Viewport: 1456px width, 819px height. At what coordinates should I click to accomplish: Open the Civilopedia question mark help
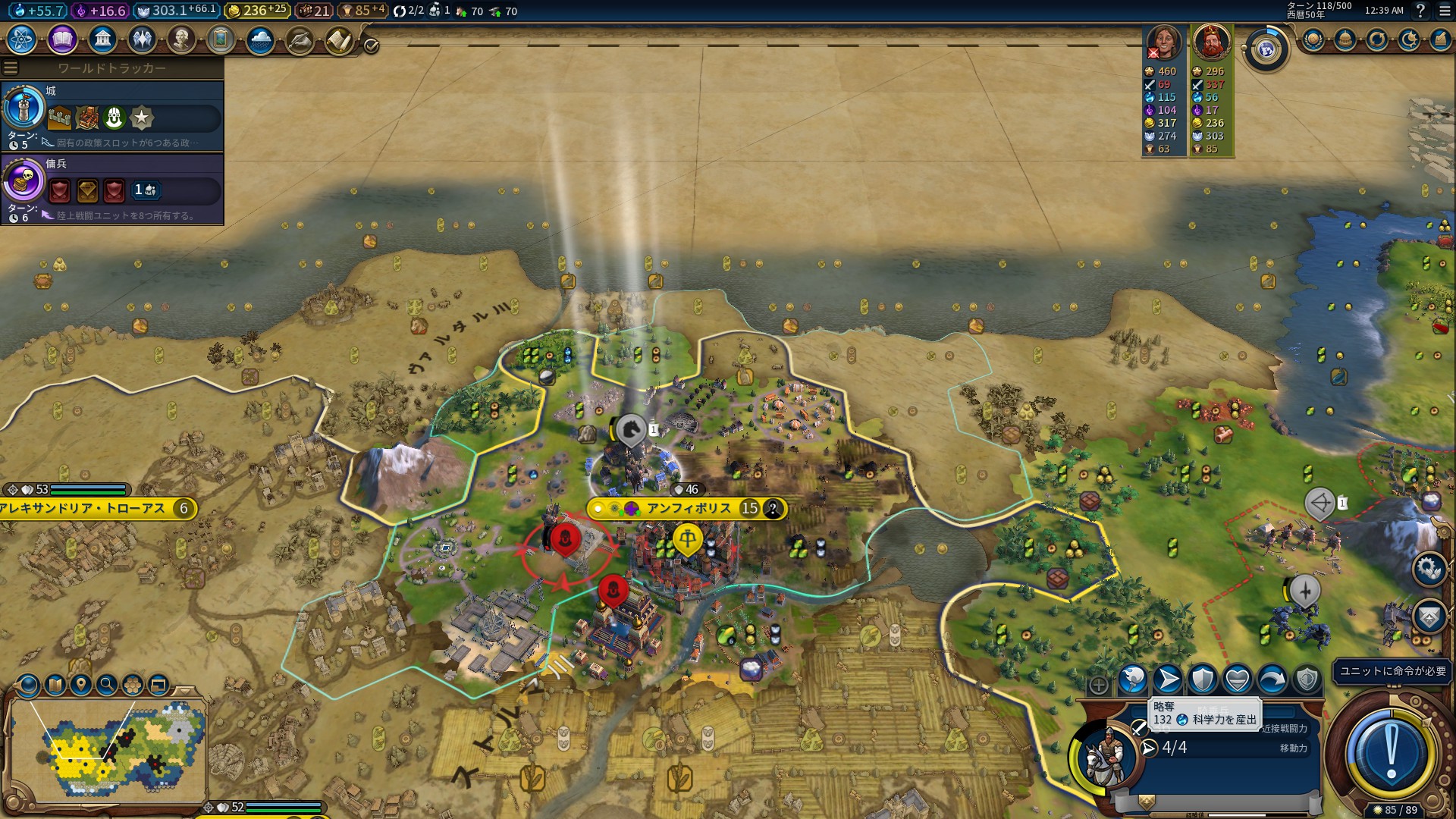1420,11
